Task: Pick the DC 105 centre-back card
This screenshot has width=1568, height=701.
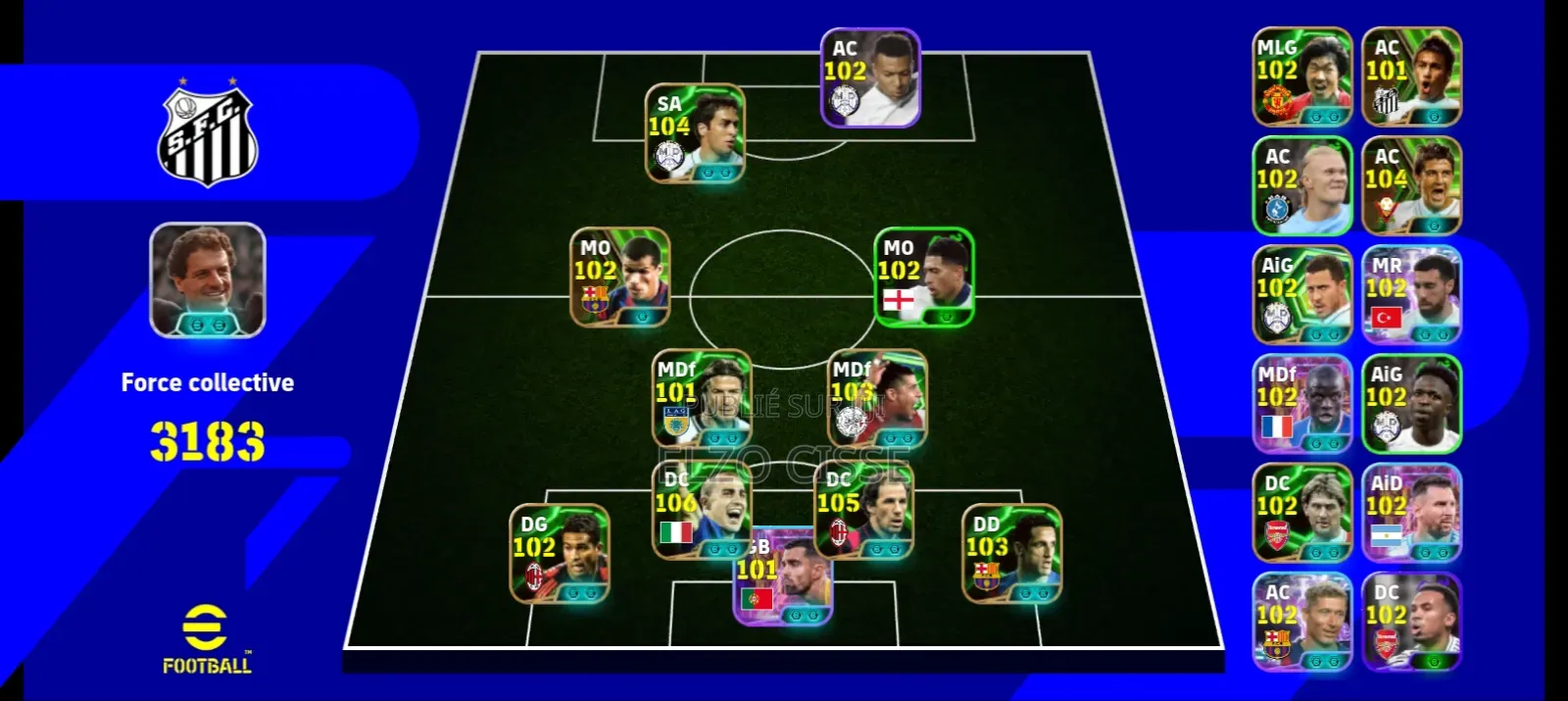Action: (x=864, y=510)
